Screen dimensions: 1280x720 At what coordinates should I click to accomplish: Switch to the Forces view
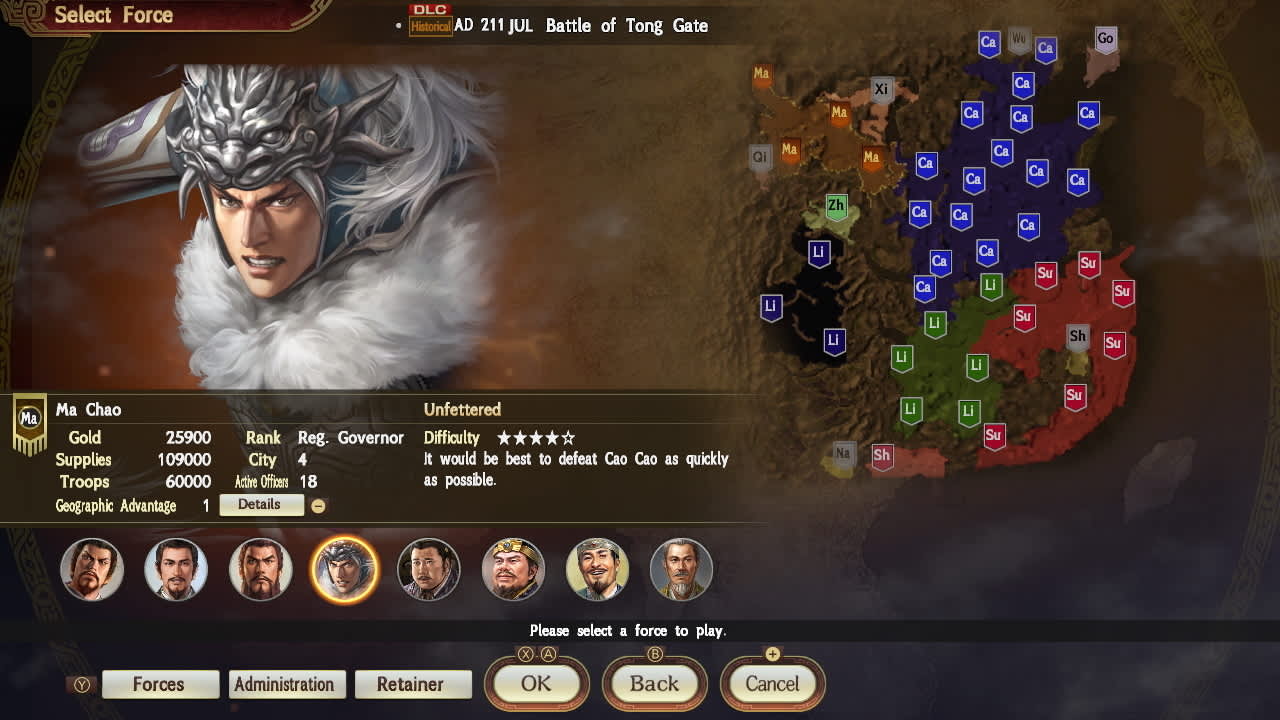coord(160,684)
